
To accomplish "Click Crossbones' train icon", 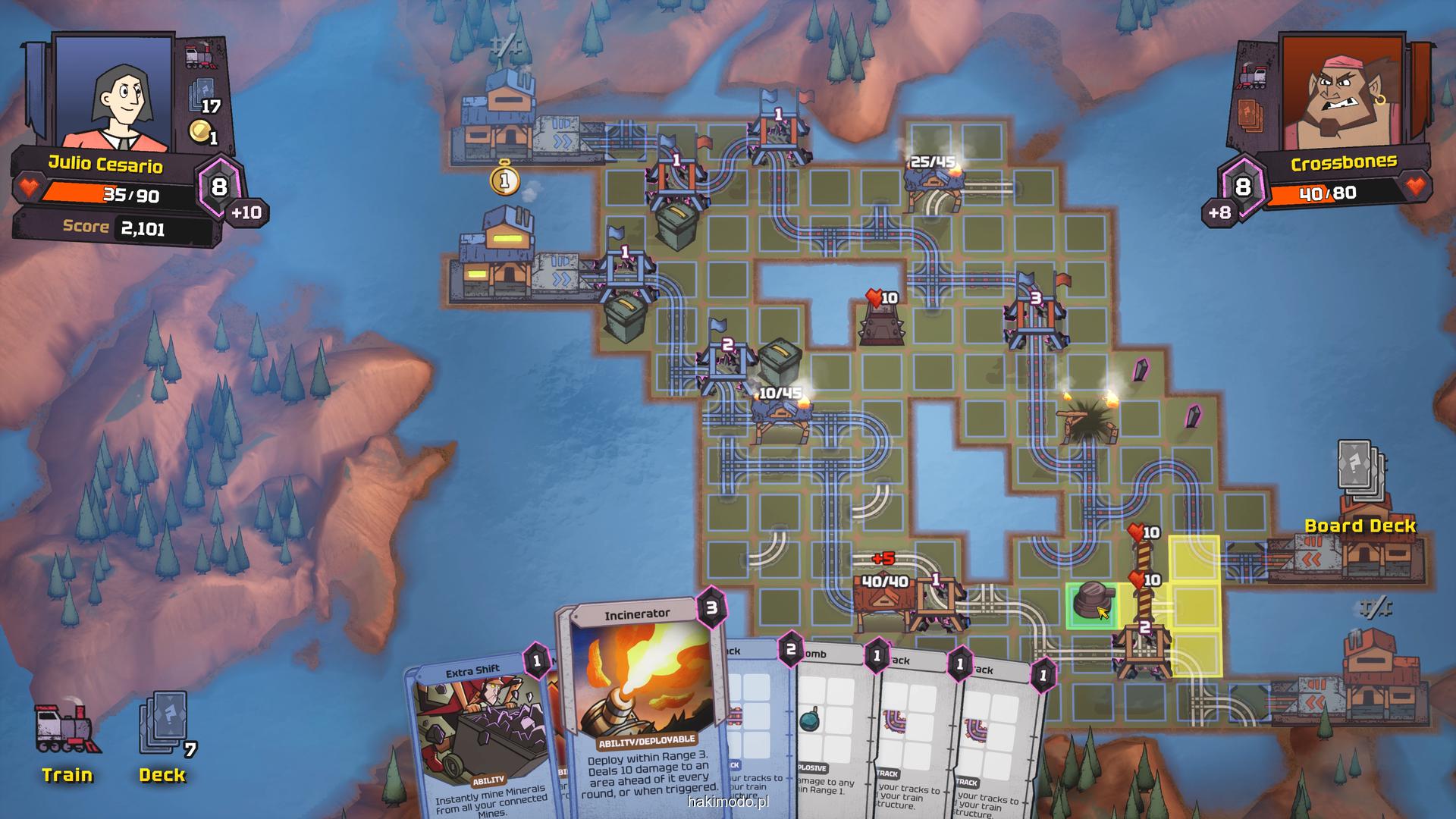I will (x=1253, y=77).
